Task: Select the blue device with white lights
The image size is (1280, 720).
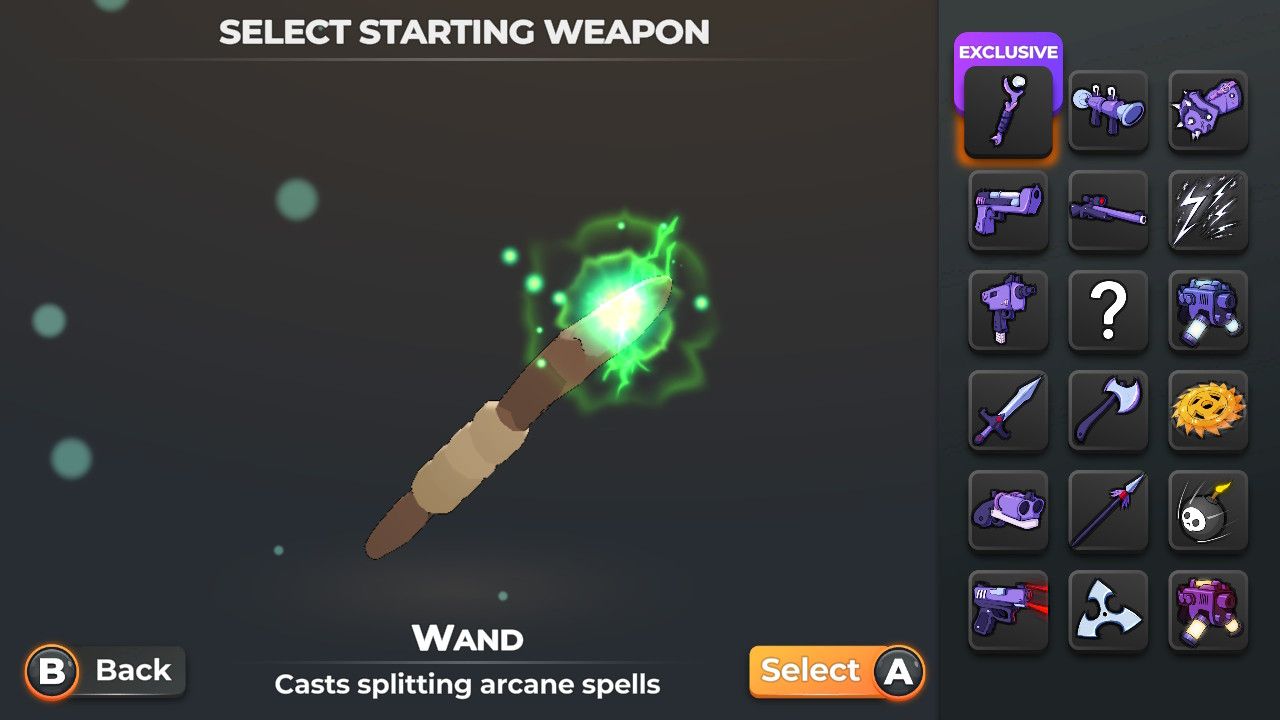Action: point(1208,310)
